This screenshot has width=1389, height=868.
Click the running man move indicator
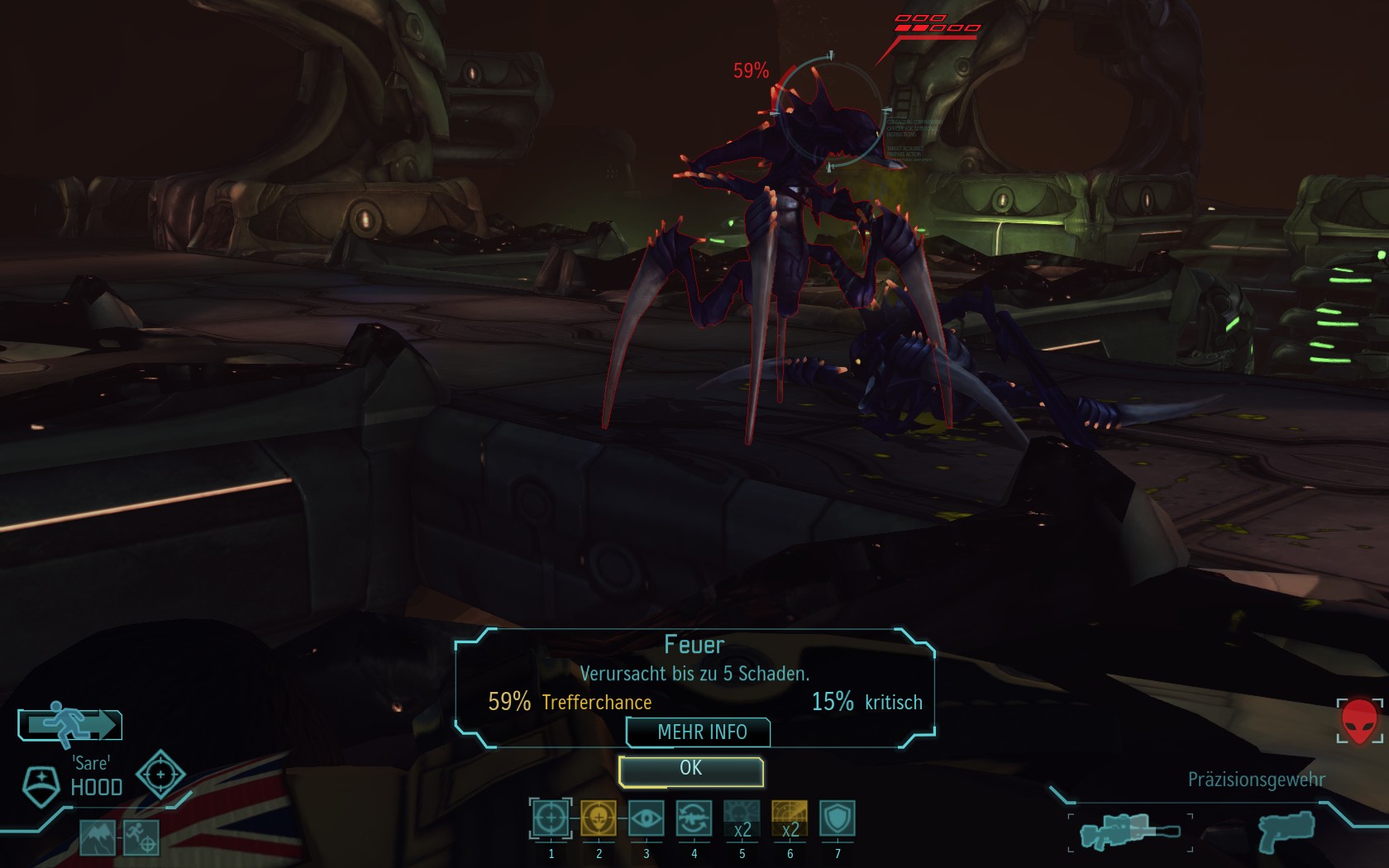70,724
